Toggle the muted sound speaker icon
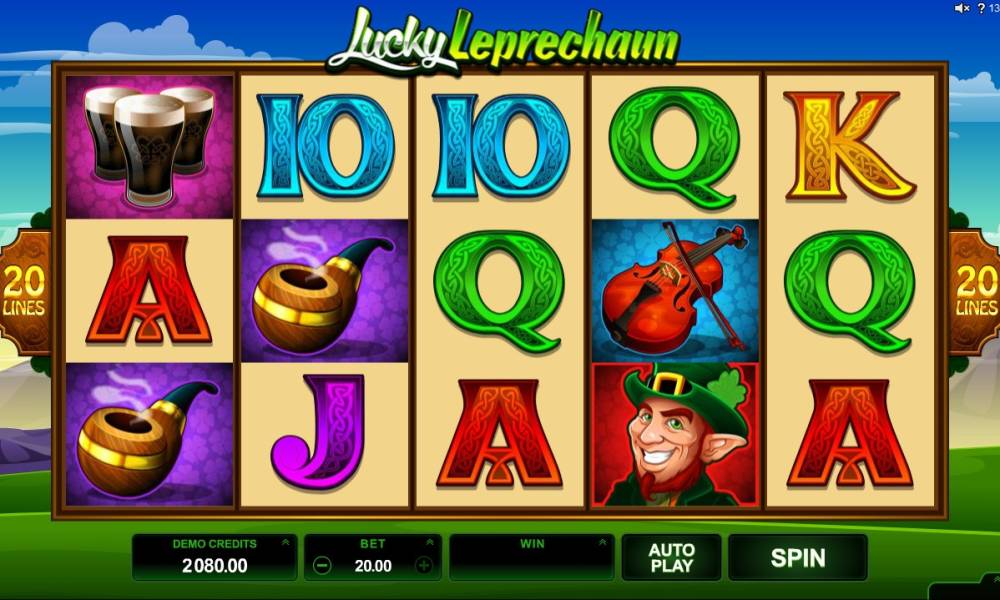The image size is (1000, 600). 962,8
